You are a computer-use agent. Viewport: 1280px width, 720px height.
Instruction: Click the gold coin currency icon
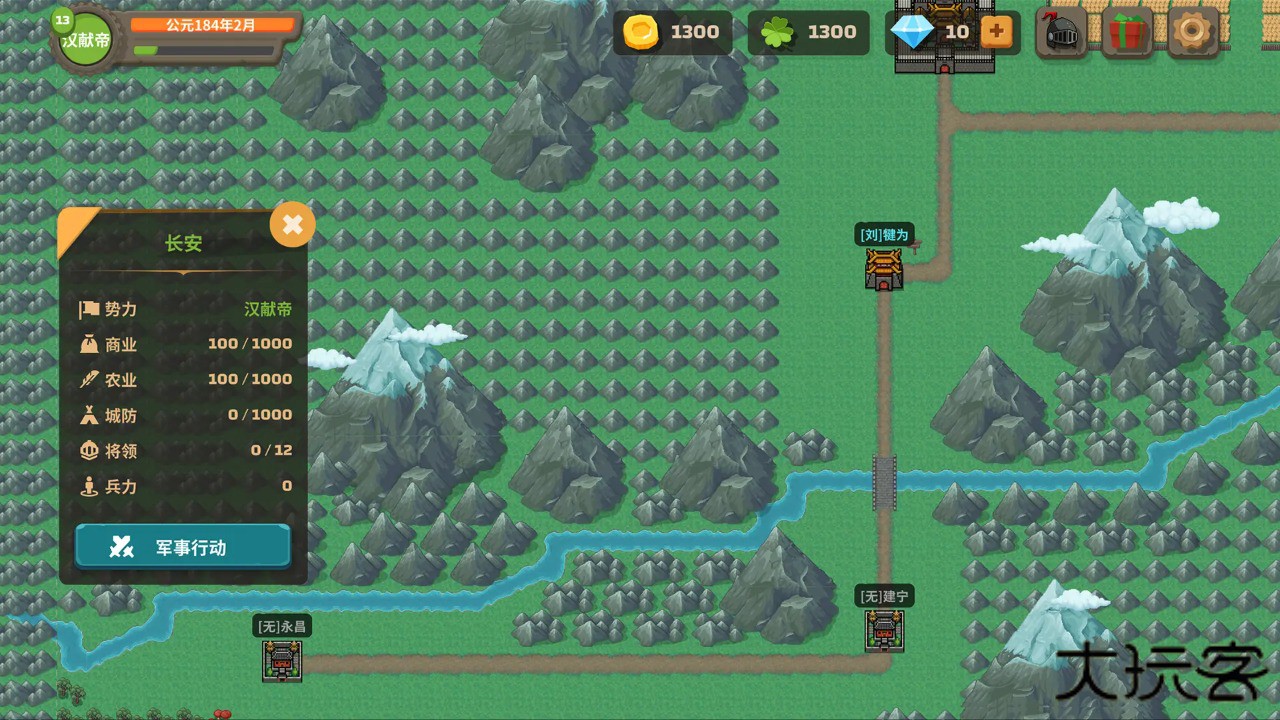click(x=641, y=32)
